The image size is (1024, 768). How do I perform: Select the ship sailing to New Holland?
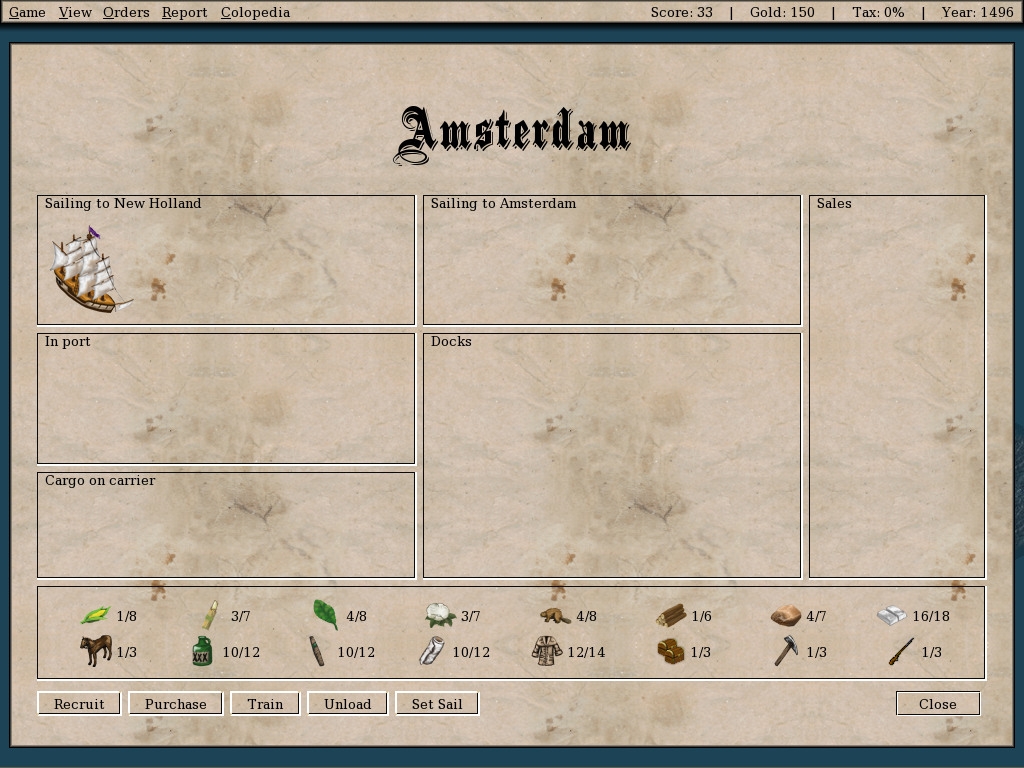88,270
